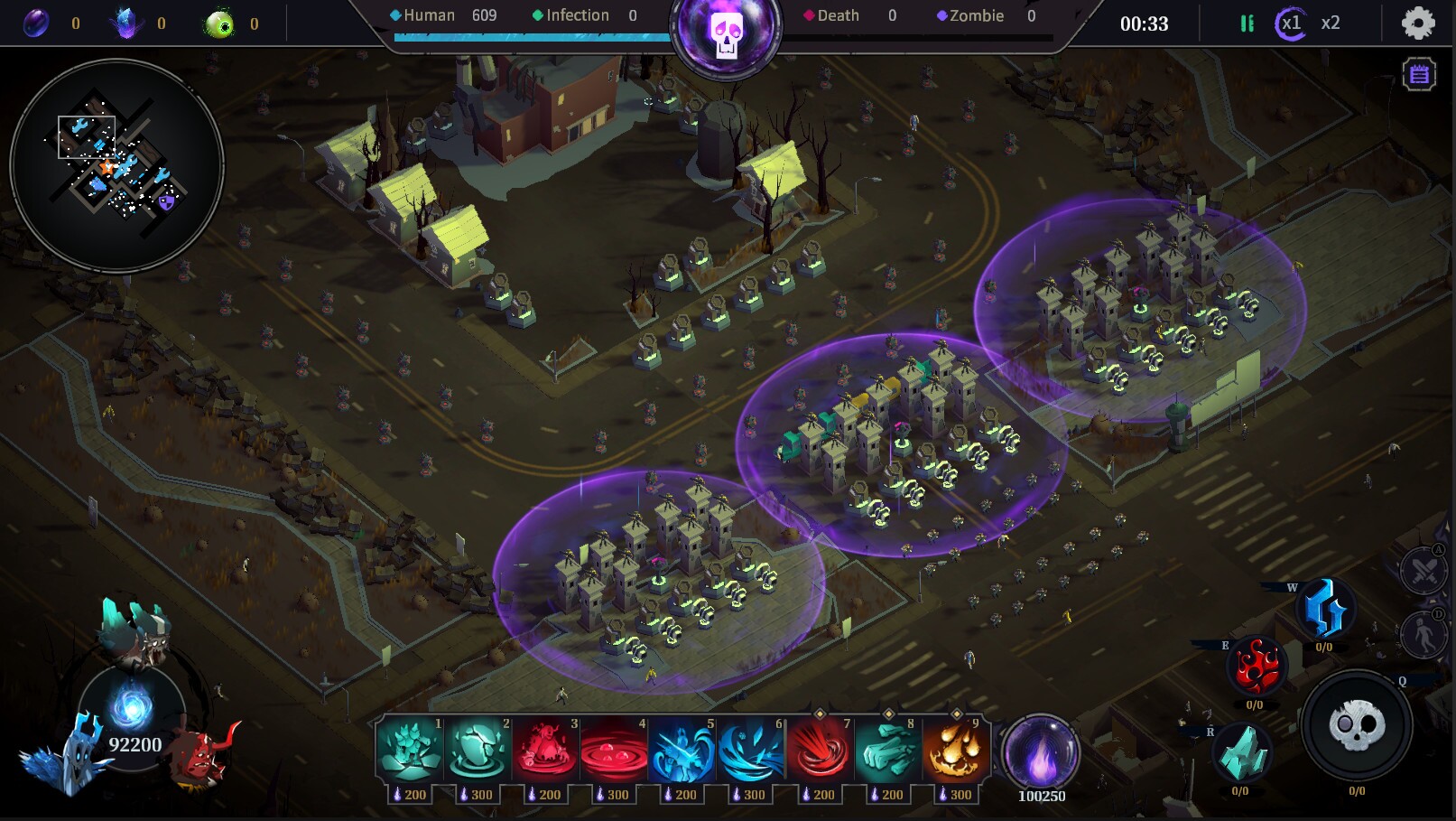The width and height of the screenshot is (1456, 821).
Task: Choose the blue frost skill in slot 5
Action: tap(682, 751)
